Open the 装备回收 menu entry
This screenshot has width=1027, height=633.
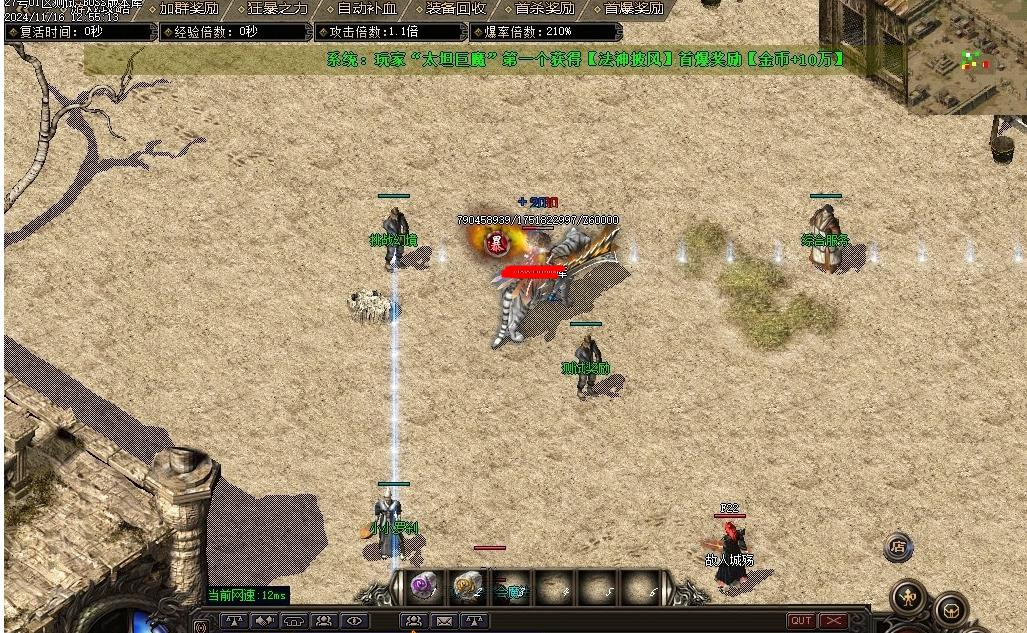click(456, 9)
